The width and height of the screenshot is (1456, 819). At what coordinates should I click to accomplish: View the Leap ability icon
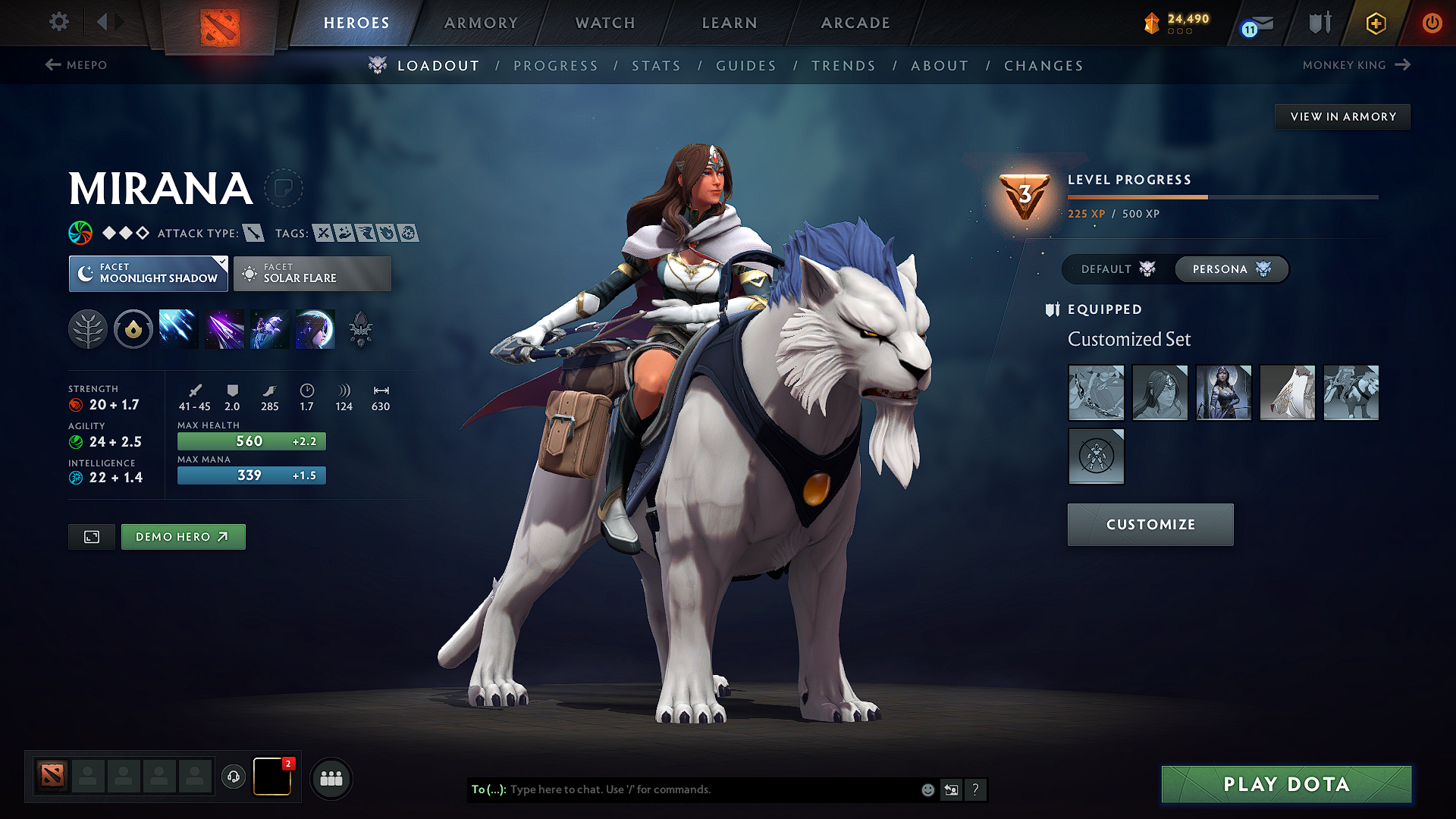(269, 328)
